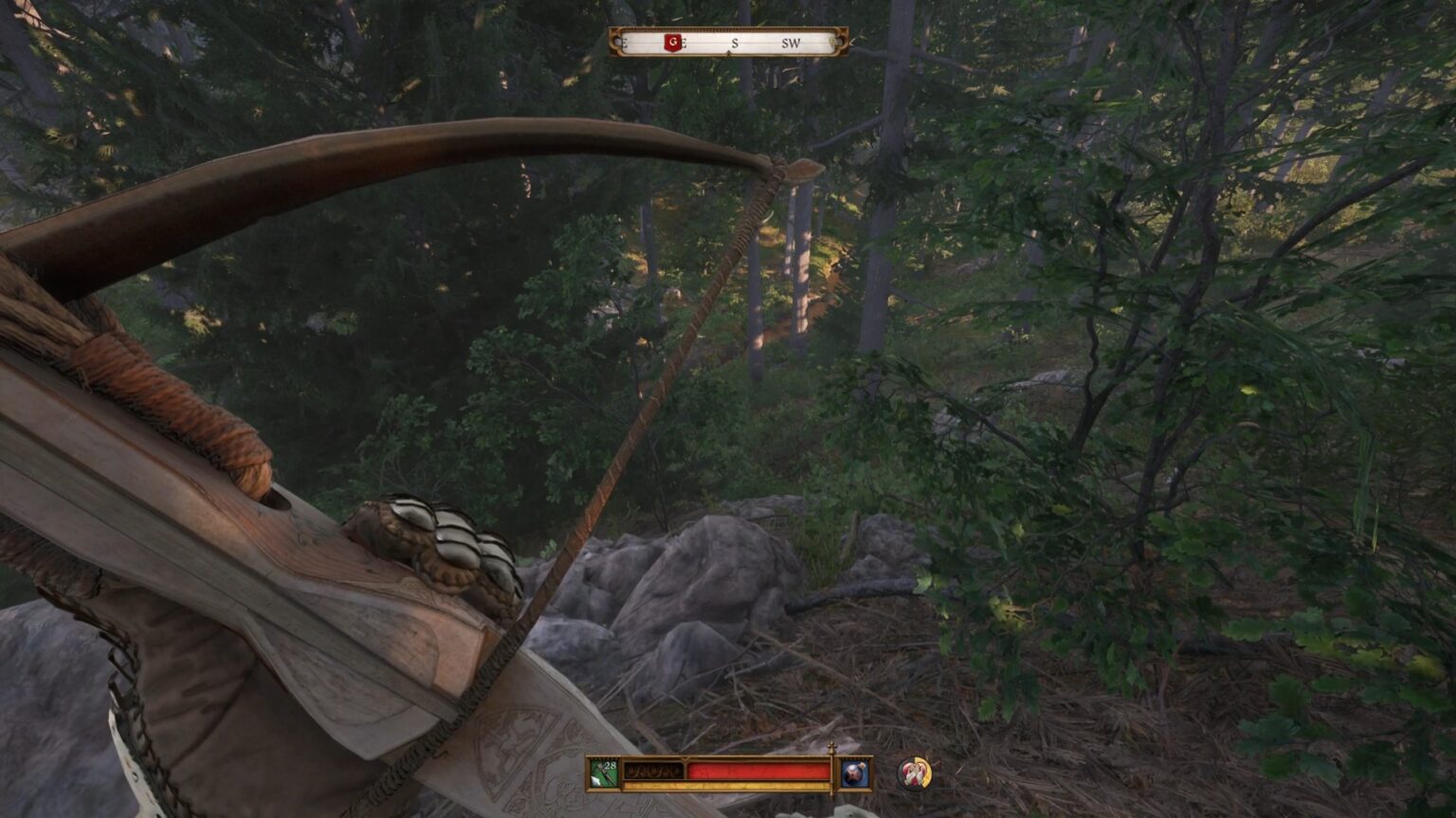
Task: Click the red health bar
Action: tap(758, 770)
